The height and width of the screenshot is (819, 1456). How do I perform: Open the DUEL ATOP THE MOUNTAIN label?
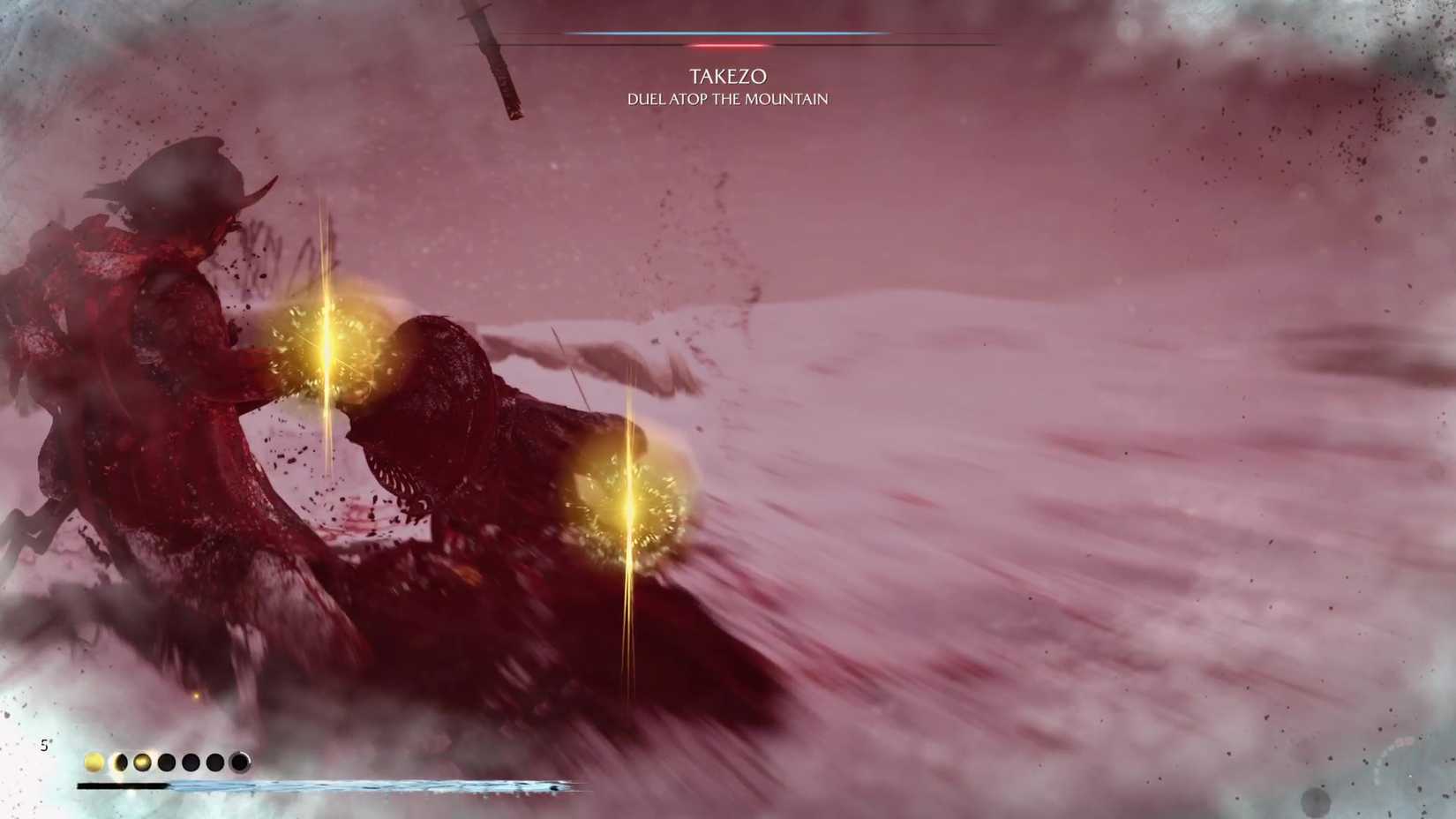725,100
